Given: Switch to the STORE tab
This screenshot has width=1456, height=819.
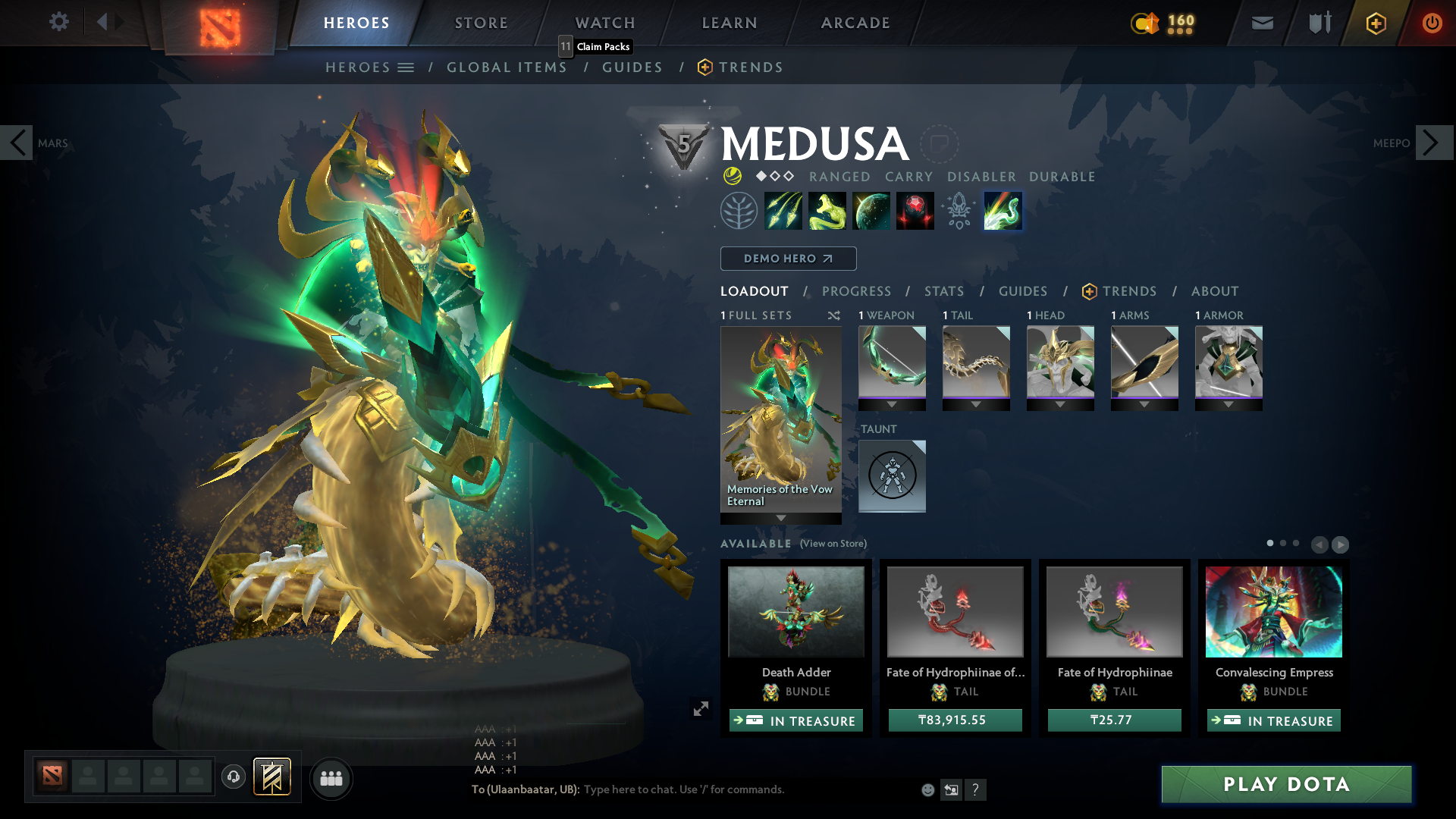Looking at the screenshot, I should pyautogui.click(x=481, y=23).
